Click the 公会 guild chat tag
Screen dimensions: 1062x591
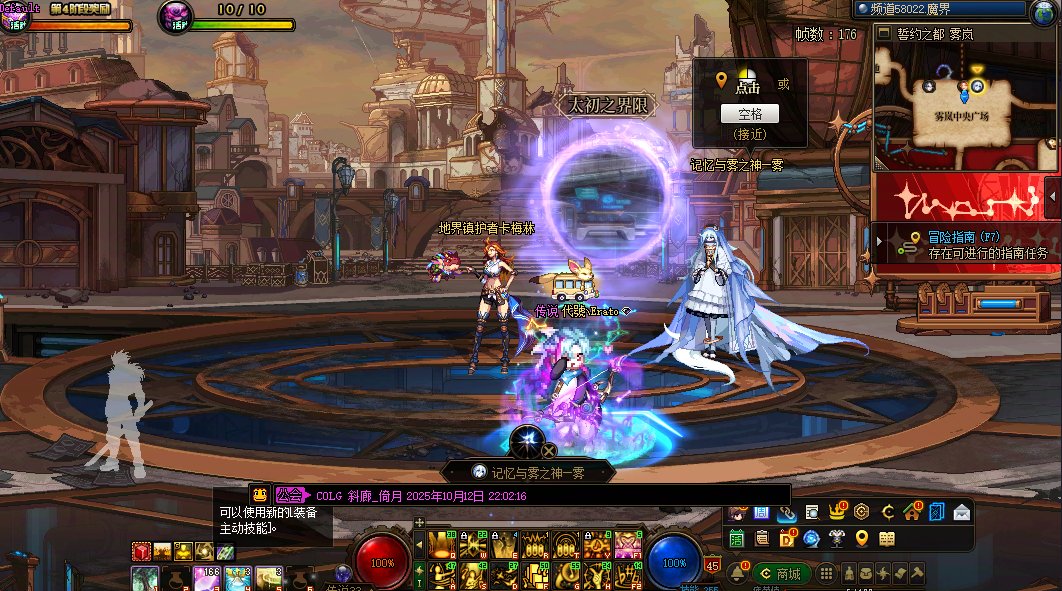click(290, 494)
